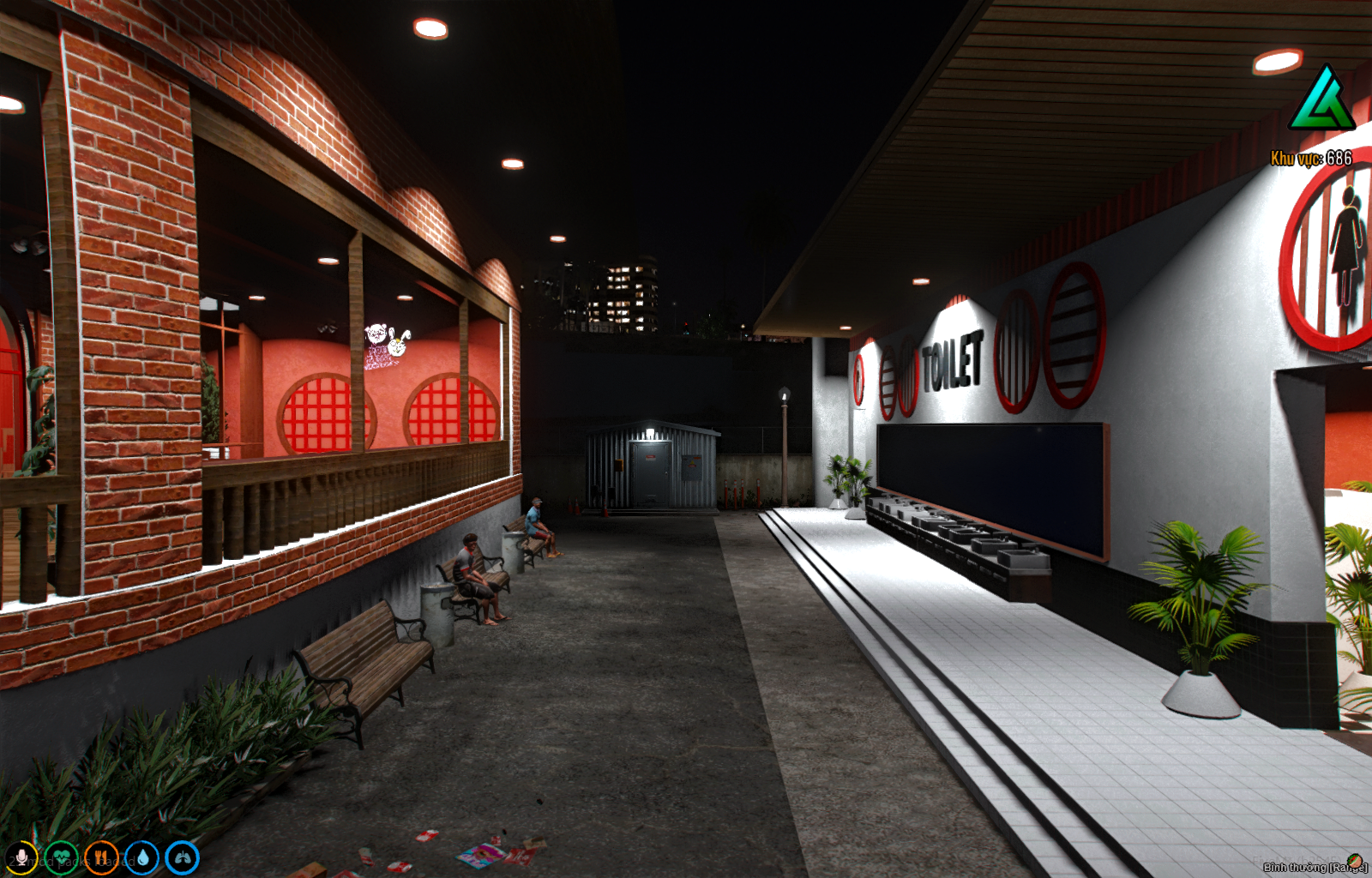The image size is (1372, 878).
Task: Click the microphone voice status icon
Action: (21, 857)
